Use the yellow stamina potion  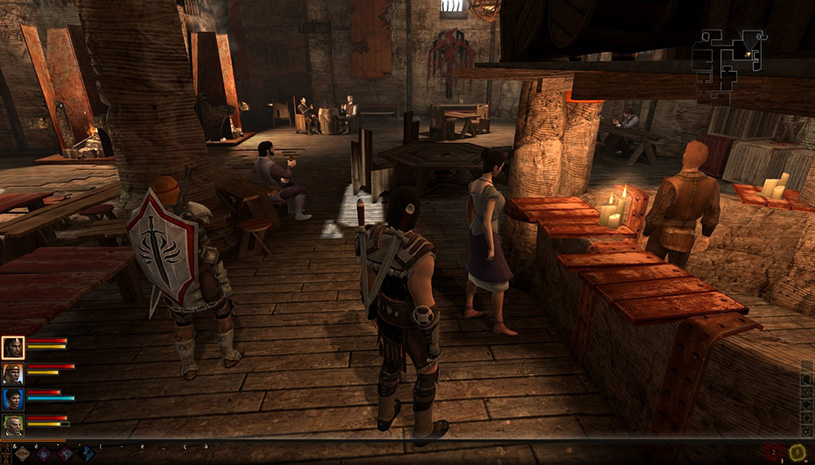[797, 453]
